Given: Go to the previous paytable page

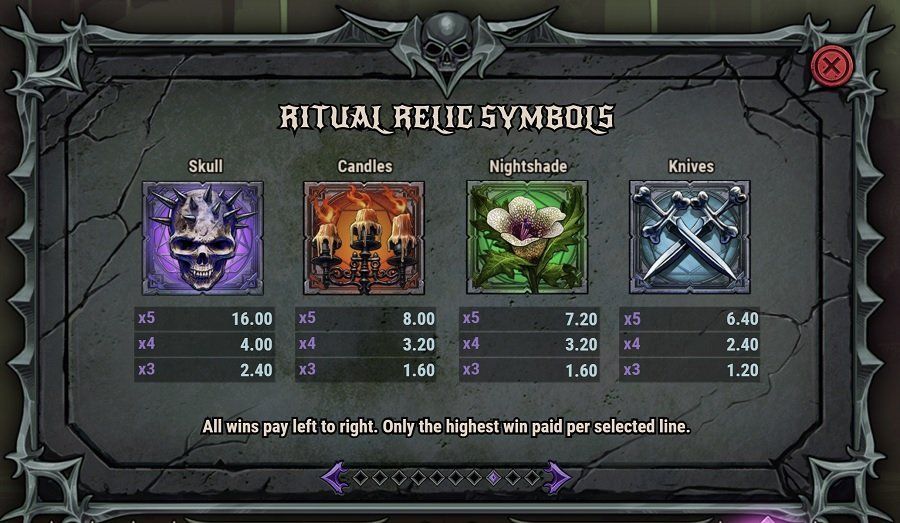Looking at the screenshot, I should pos(335,477).
